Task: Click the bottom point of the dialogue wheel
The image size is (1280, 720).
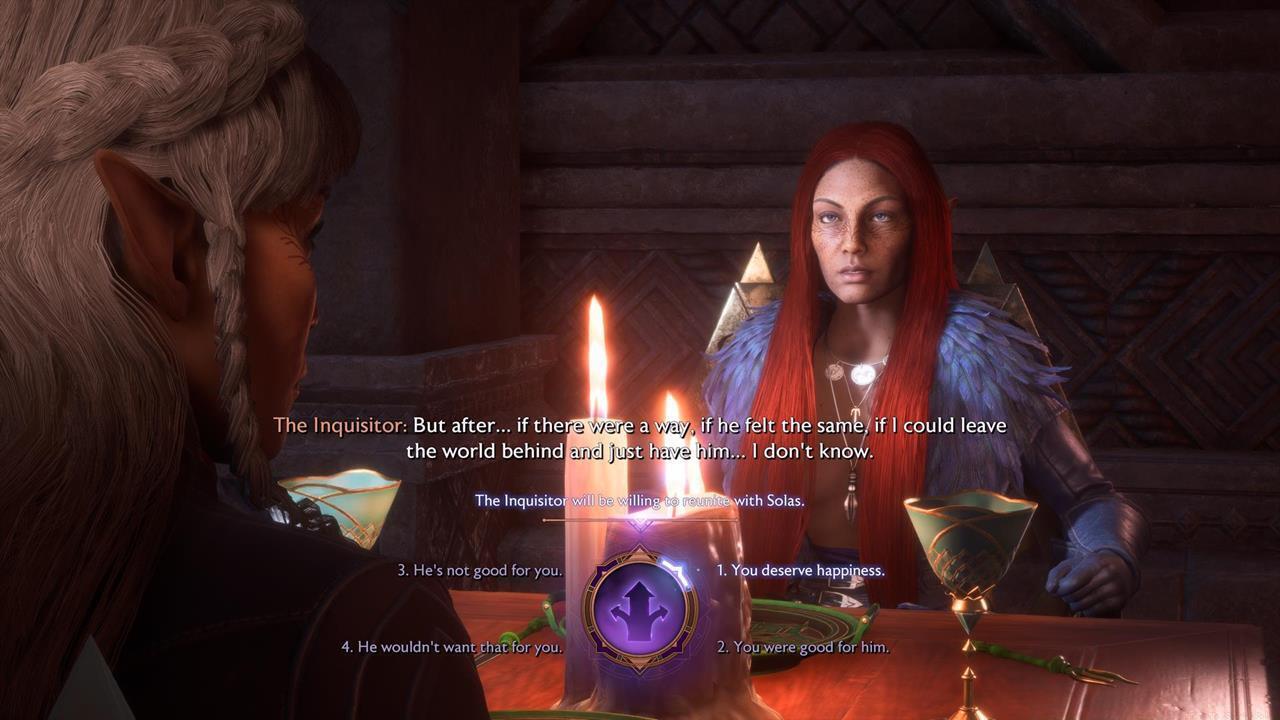Action: point(640,670)
